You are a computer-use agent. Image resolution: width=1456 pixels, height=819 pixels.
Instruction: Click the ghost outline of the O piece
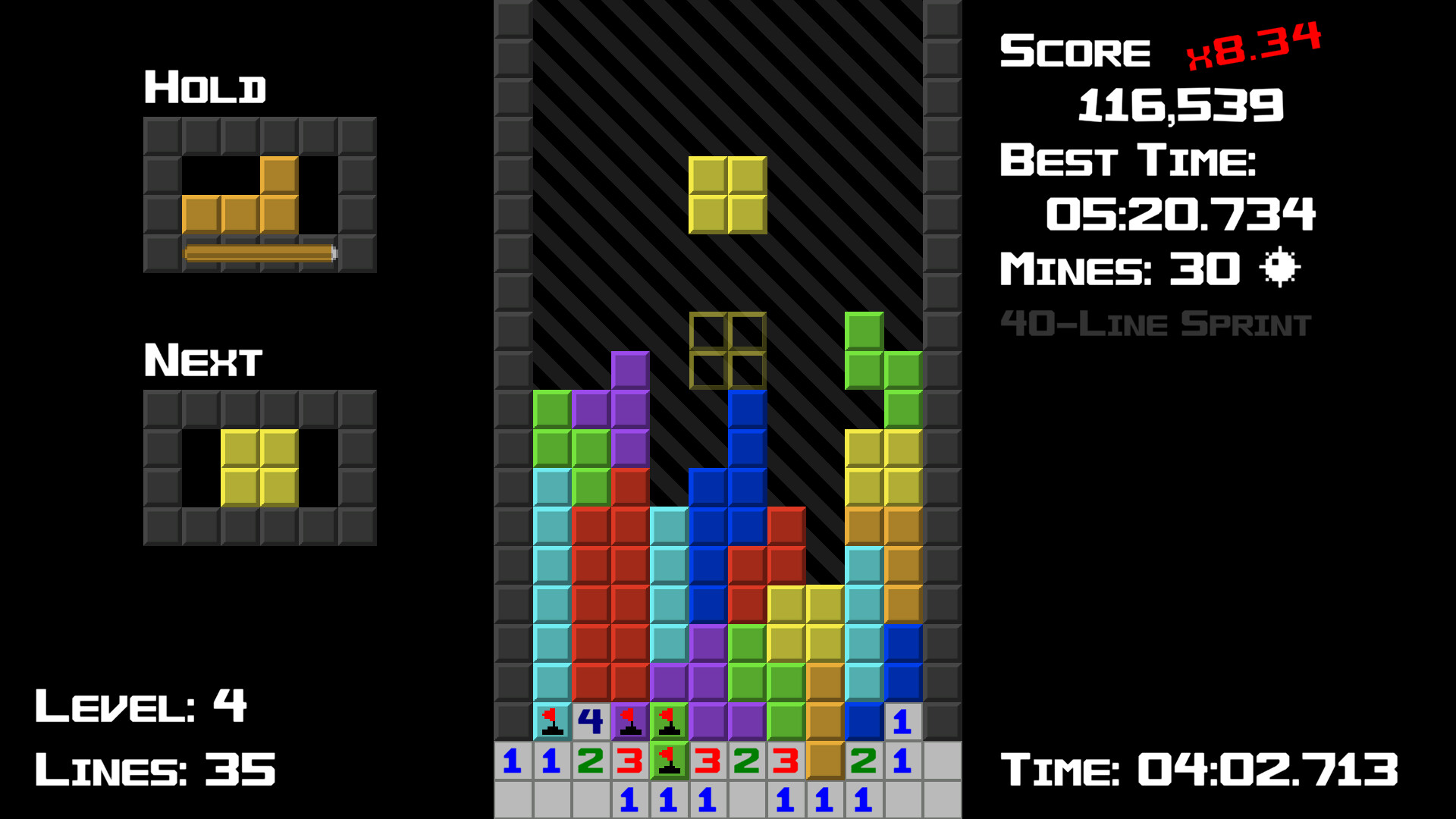coord(728,351)
